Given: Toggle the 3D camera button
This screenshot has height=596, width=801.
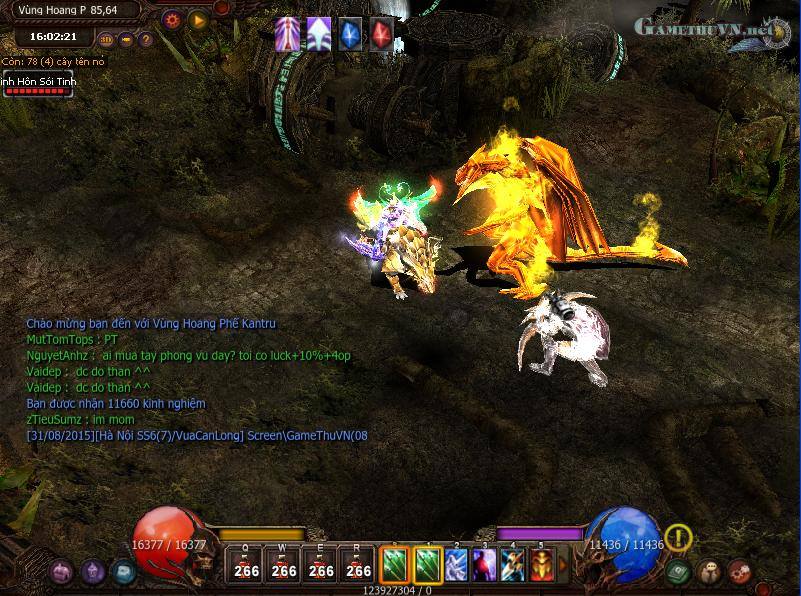Looking at the screenshot, I should pos(106,40).
